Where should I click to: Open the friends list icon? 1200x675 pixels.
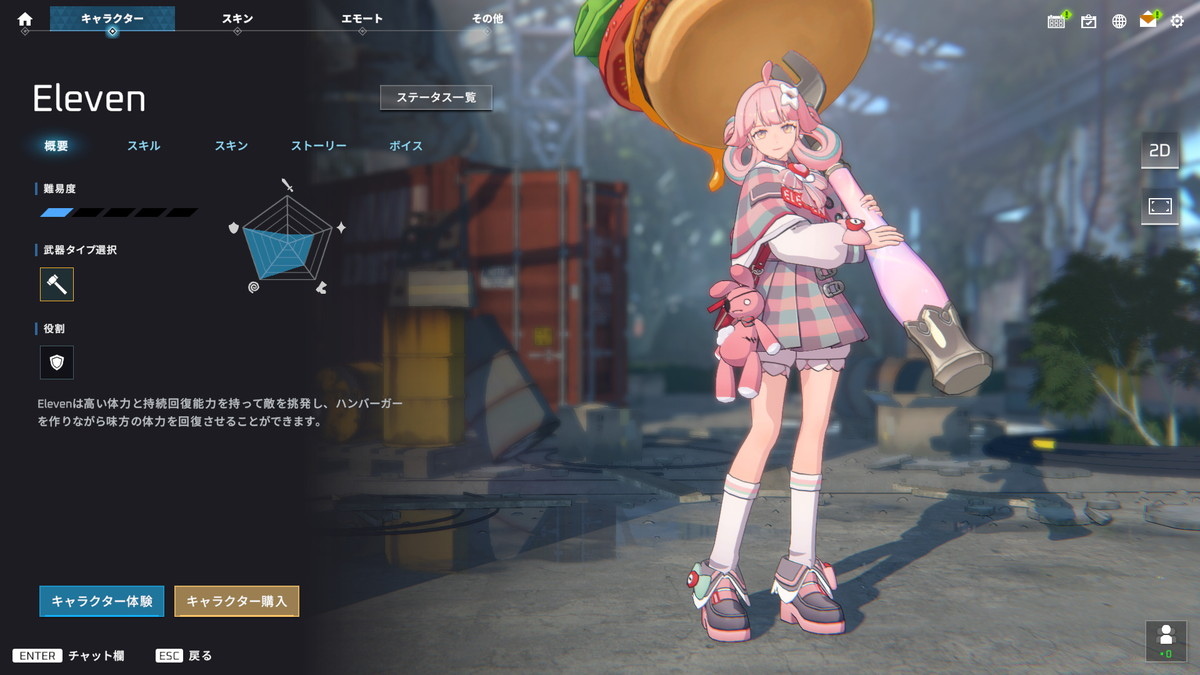(1165, 640)
